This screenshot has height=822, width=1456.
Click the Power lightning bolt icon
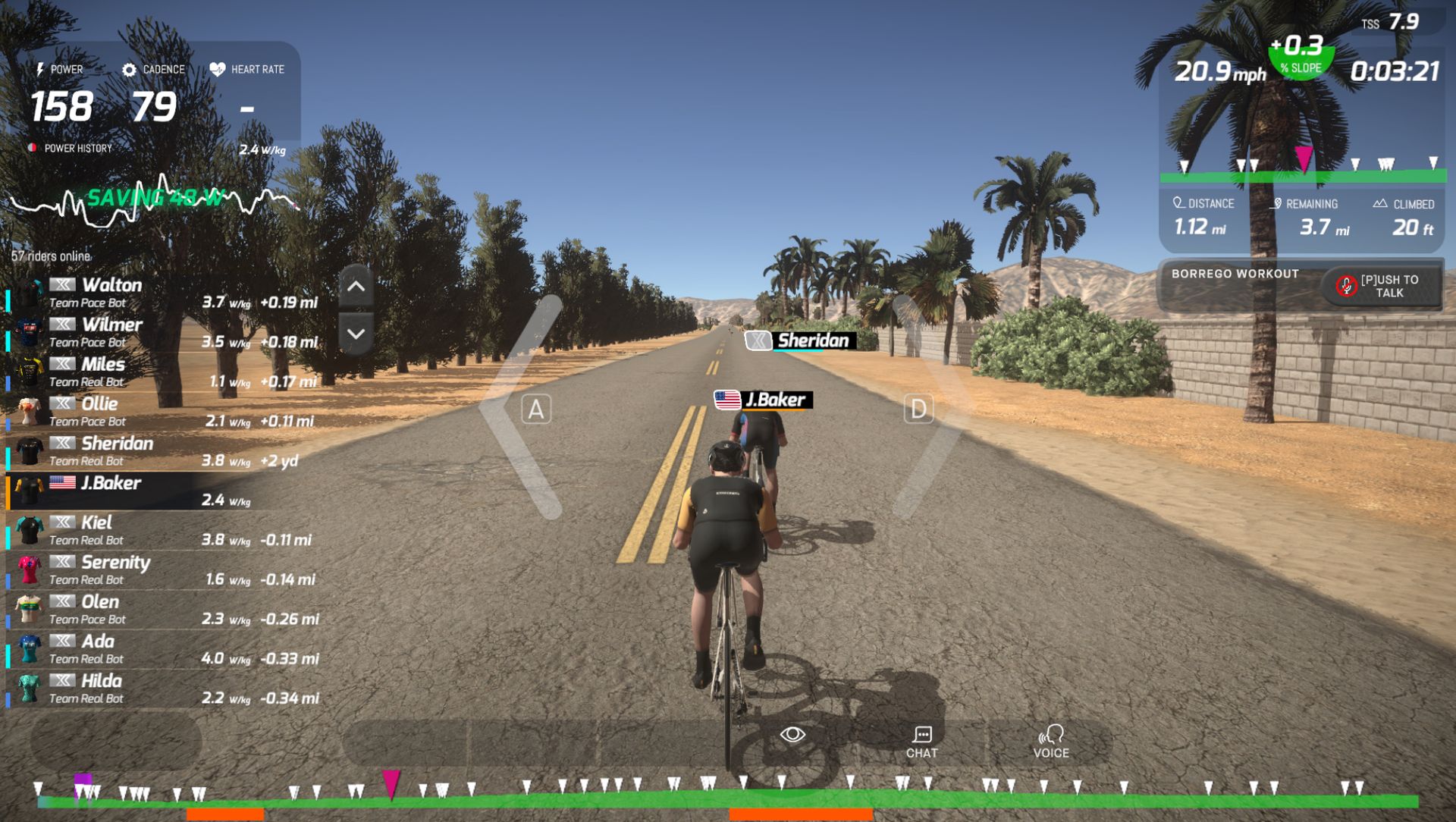[x=41, y=69]
